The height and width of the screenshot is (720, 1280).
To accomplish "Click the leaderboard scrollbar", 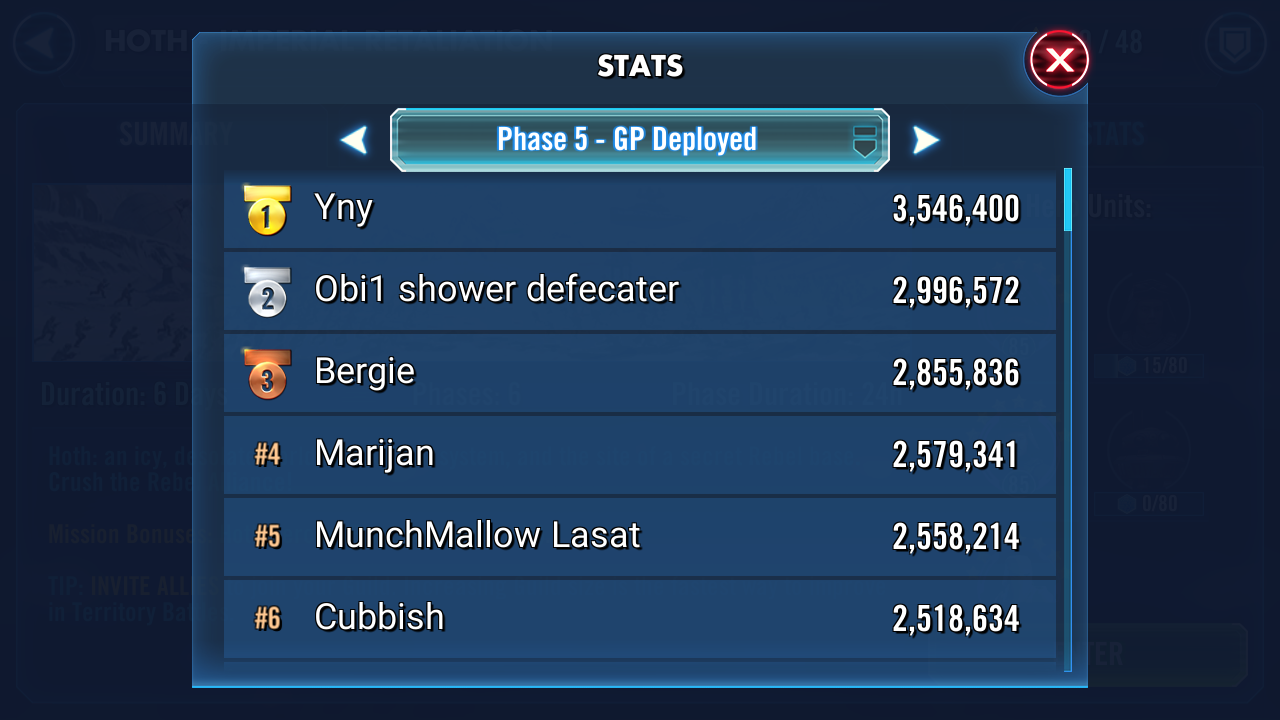I will [x=1068, y=200].
